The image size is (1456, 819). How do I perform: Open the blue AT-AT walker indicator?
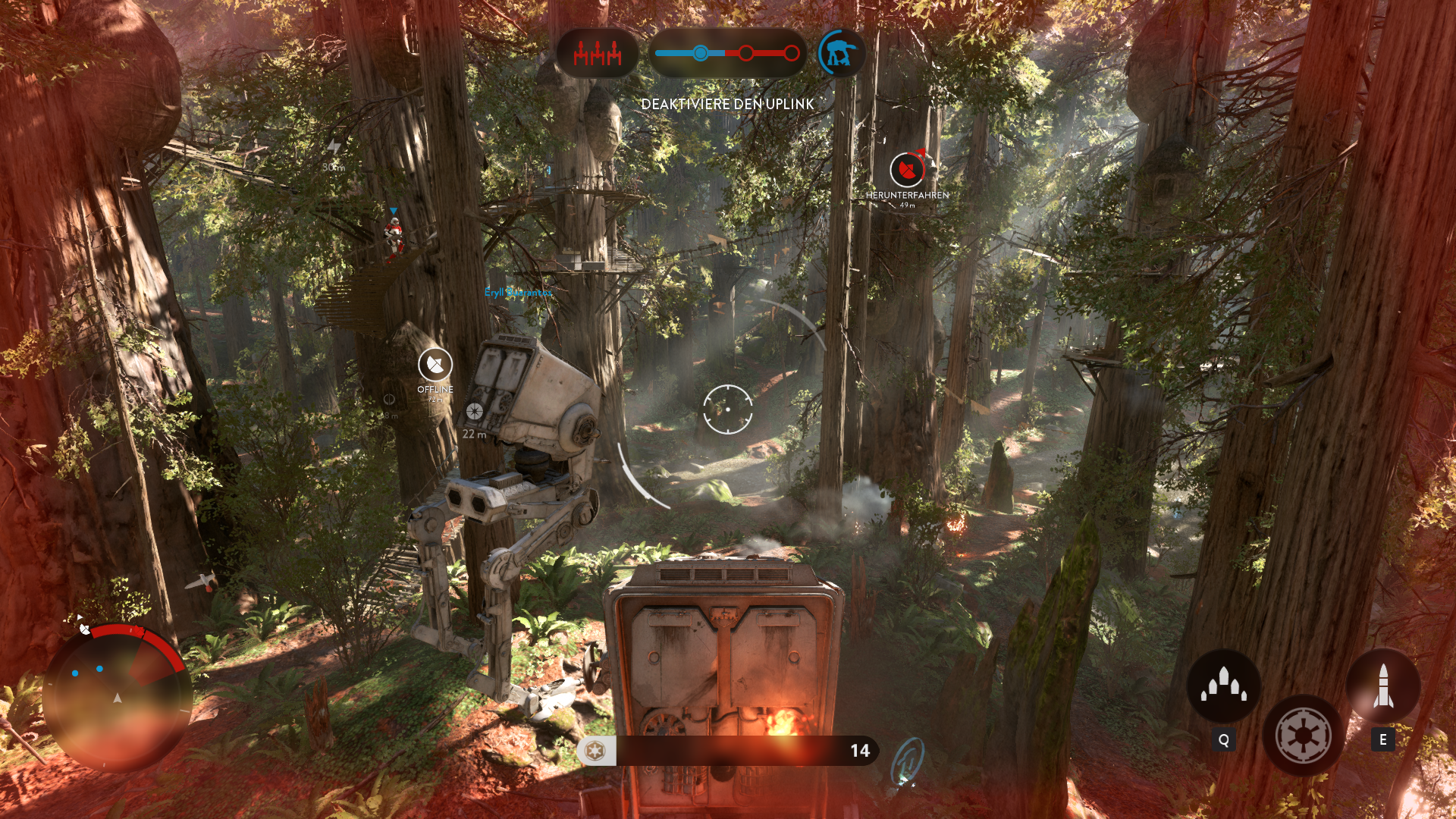842,52
